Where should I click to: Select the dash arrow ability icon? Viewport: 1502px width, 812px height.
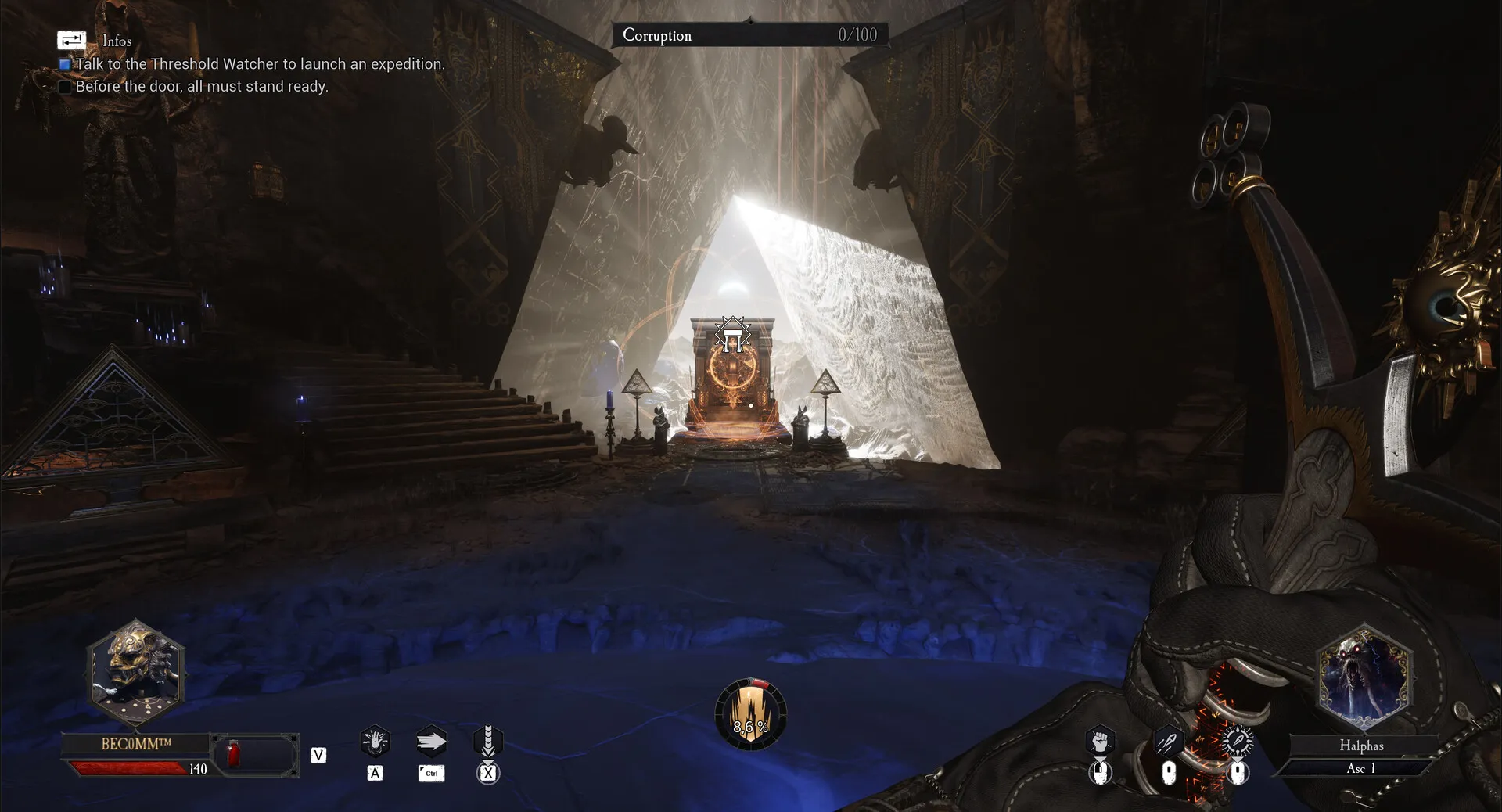click(x=431, y=740)
